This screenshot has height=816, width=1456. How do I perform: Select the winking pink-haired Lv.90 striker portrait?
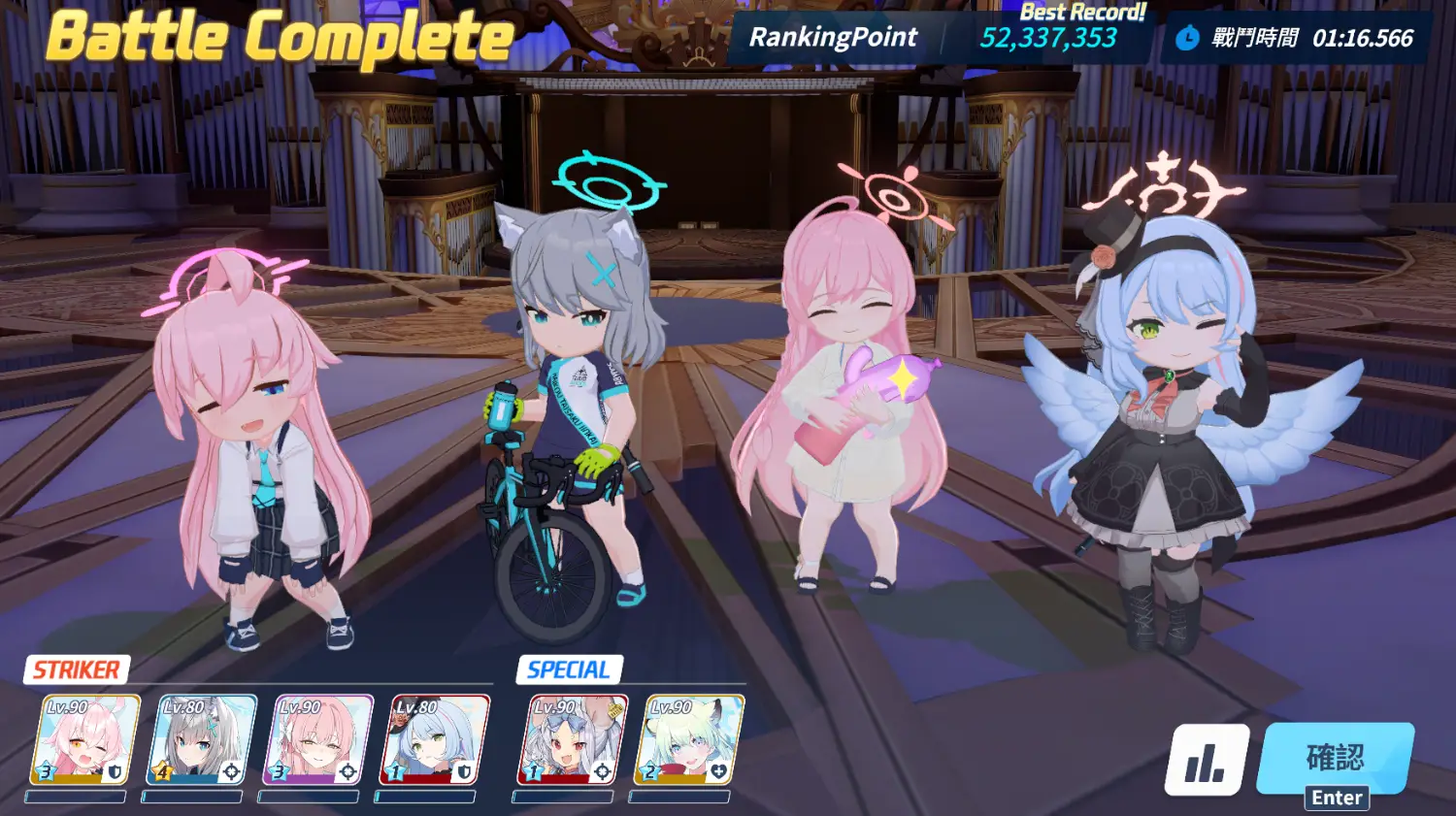[x=85, y=739]
